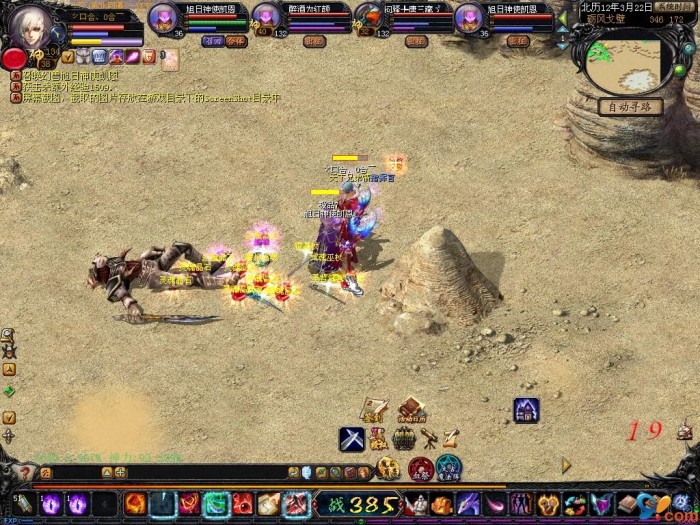
Task: Click the 自动寻路 auto-pathfinding button
Action: 630,106
